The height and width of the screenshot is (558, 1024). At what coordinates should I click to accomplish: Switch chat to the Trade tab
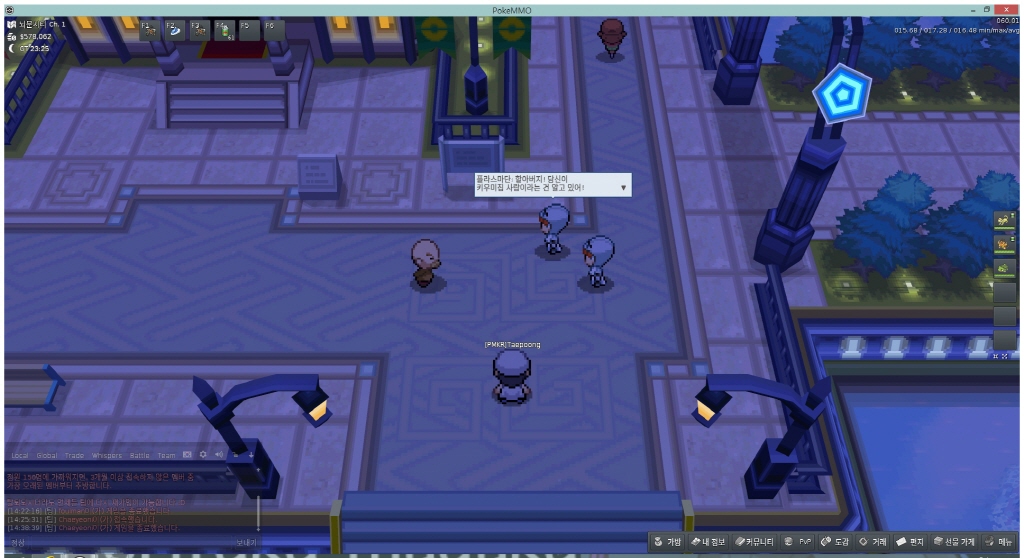pos(75,455)
